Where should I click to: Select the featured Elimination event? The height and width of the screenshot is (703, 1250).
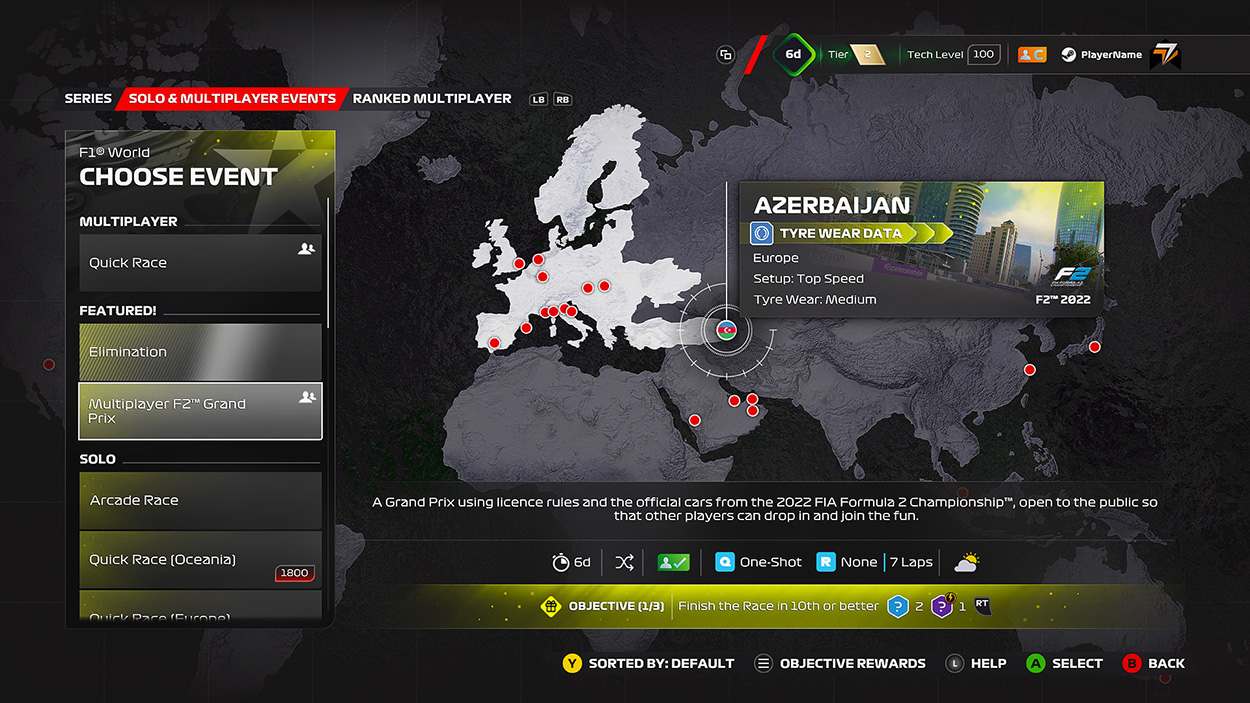coord(200,352)
